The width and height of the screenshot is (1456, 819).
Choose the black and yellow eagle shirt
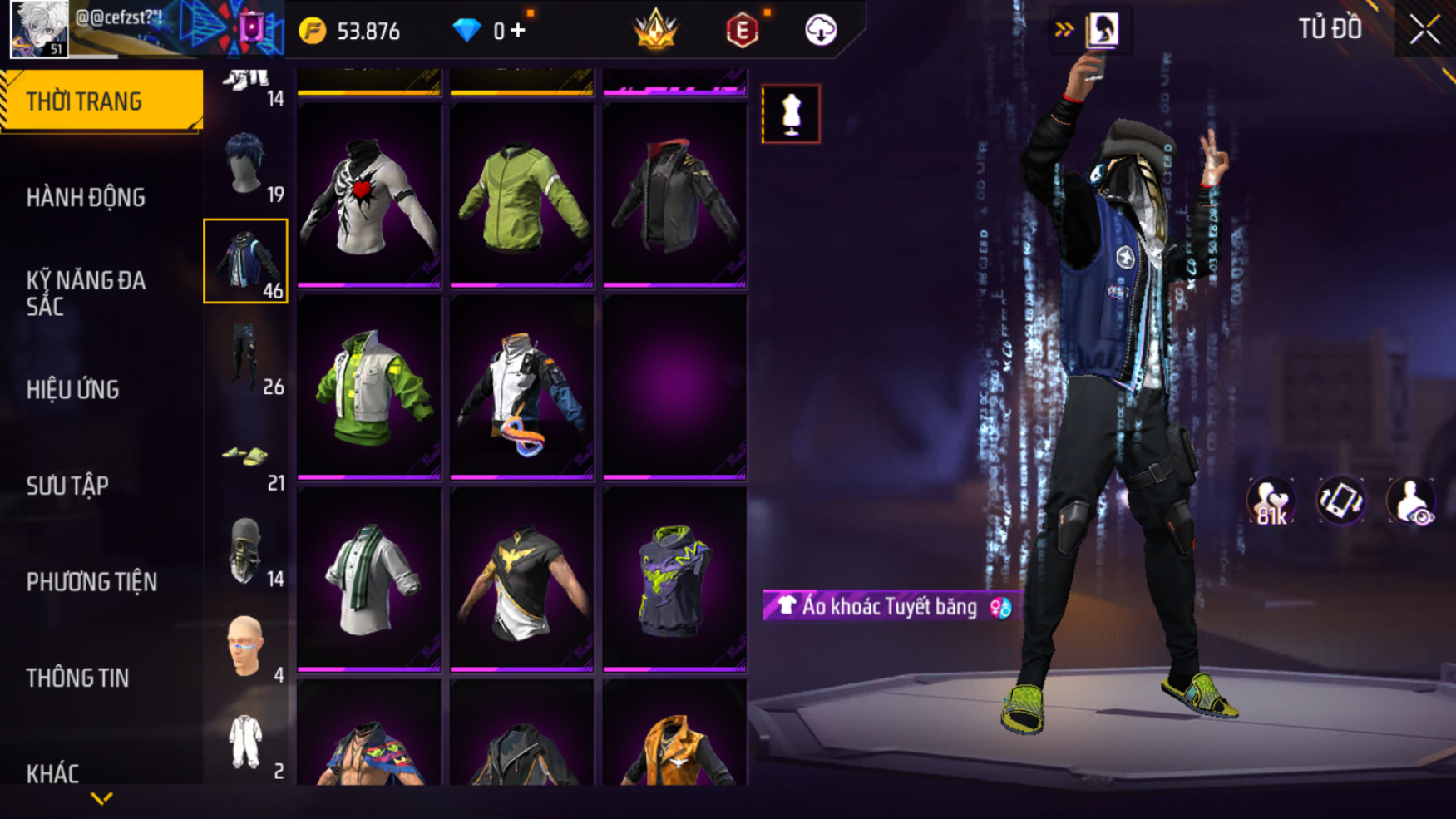[521, 580]
